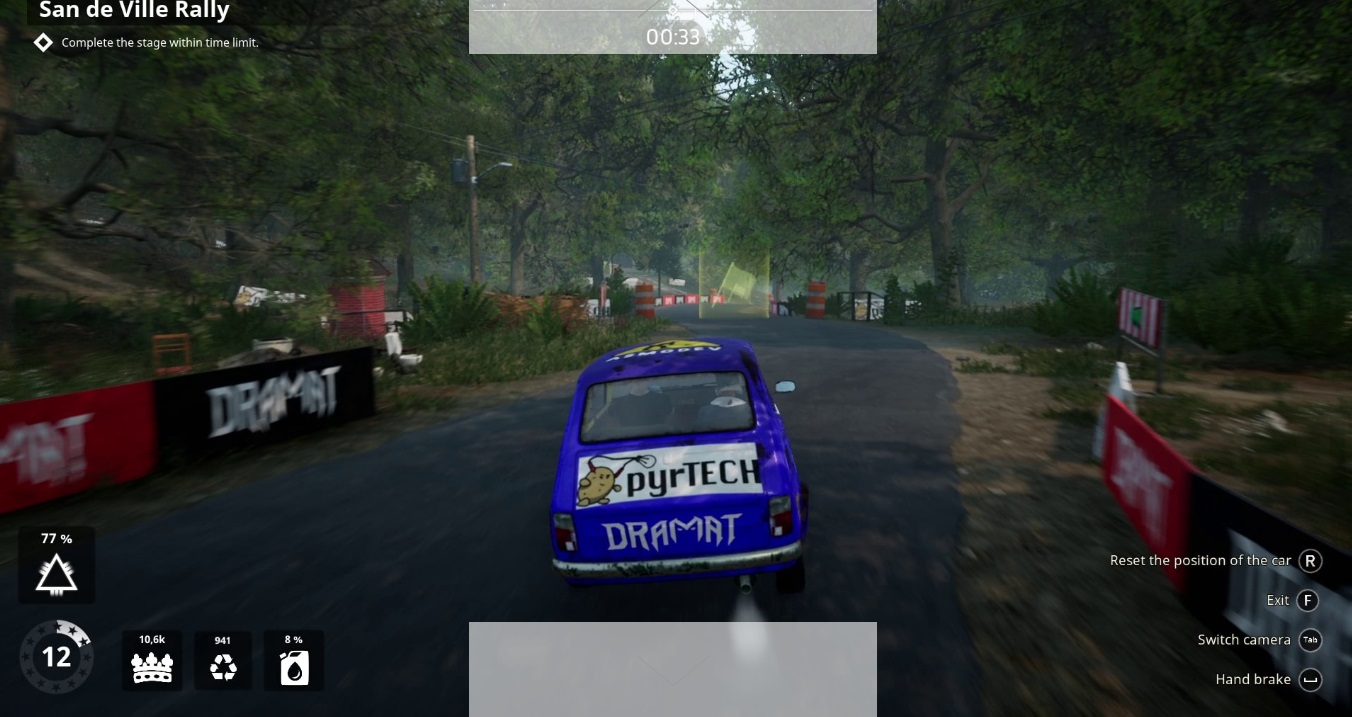This screenshot has width=1352, height=717.
Task: Open the crown reputation icon
Action: pyautogui.click(x=152, y=666)
